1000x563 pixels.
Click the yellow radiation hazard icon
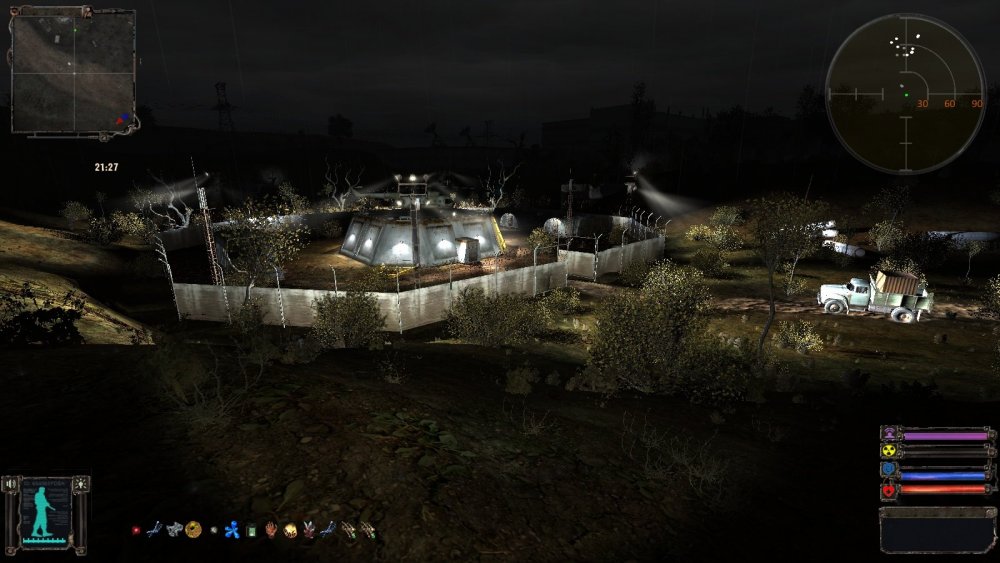(x=888, y=452)
